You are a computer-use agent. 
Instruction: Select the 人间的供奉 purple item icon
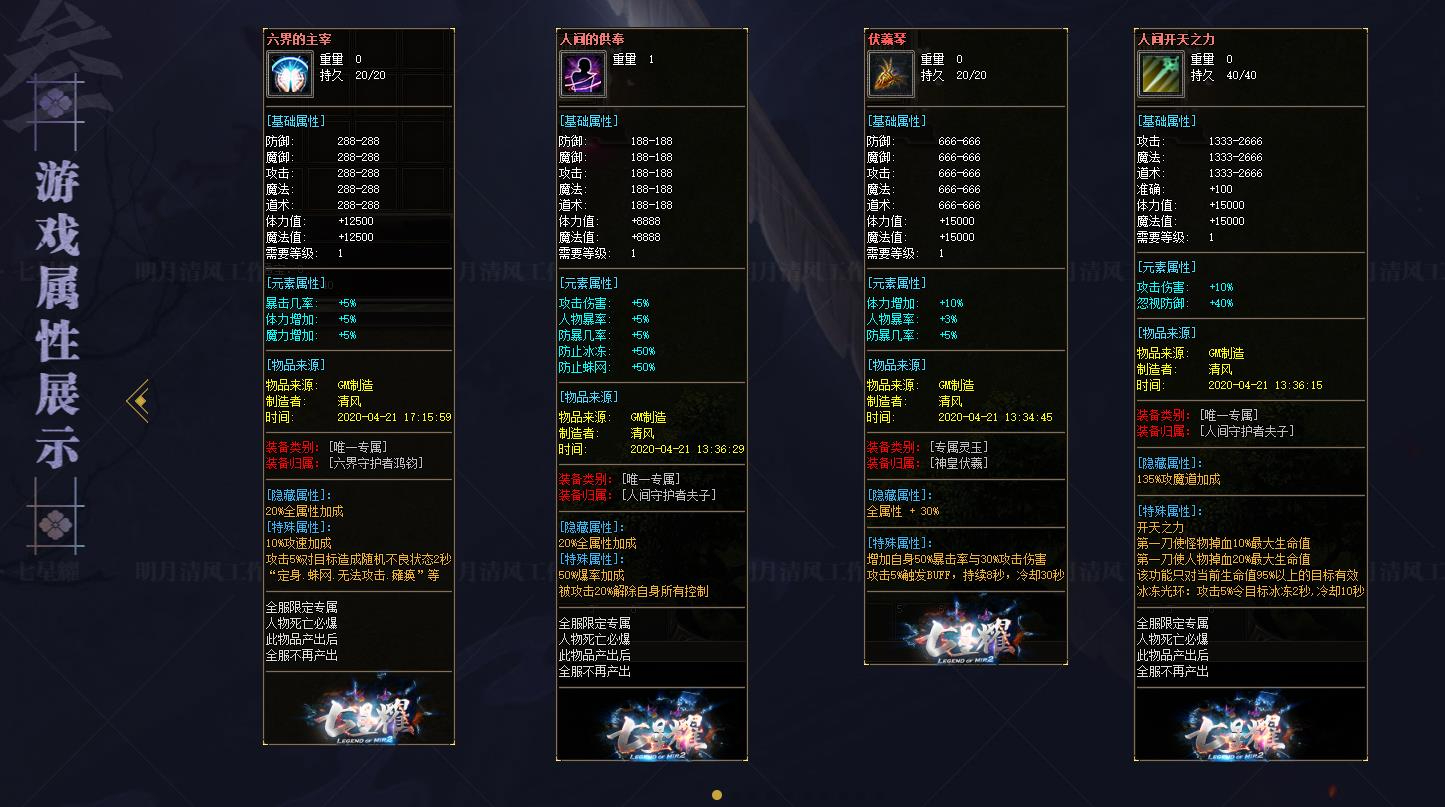[583, 73]
